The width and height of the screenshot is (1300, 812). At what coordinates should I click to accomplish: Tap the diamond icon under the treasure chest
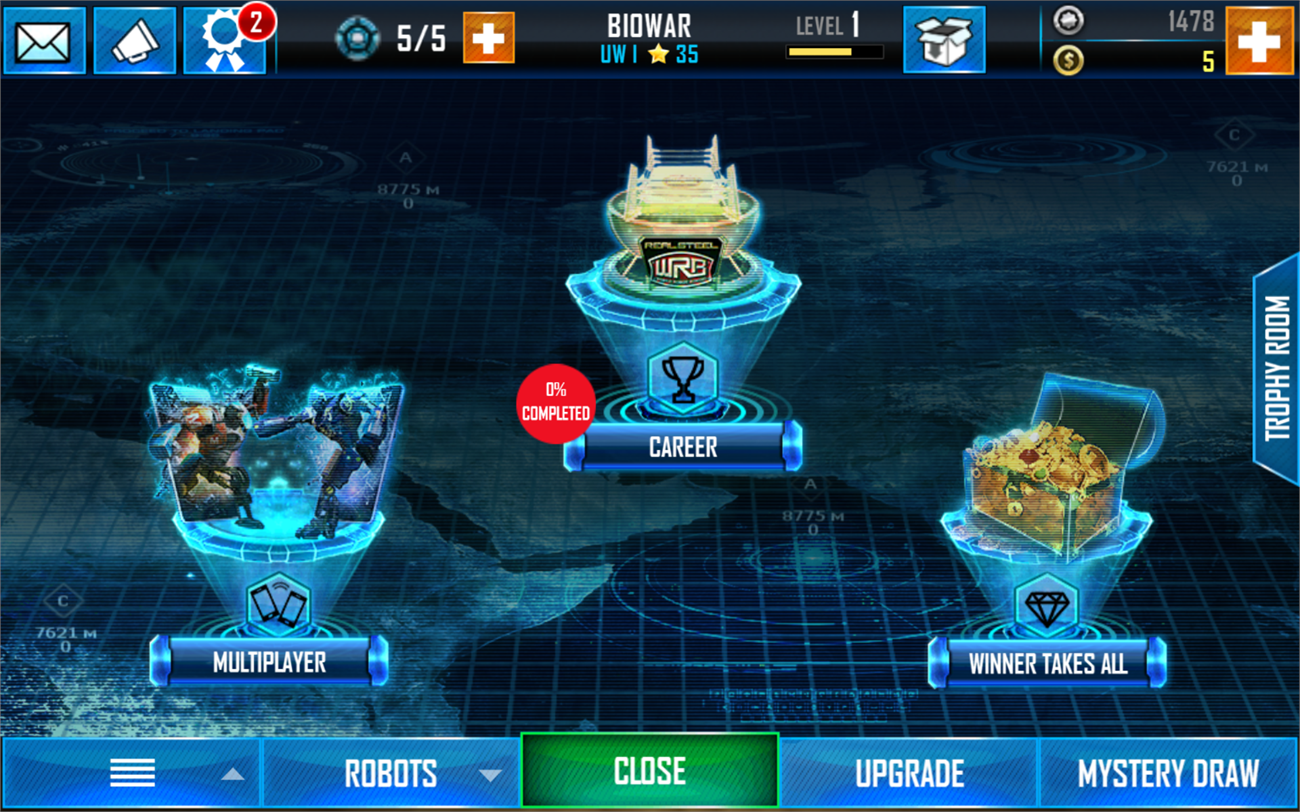1048,605
